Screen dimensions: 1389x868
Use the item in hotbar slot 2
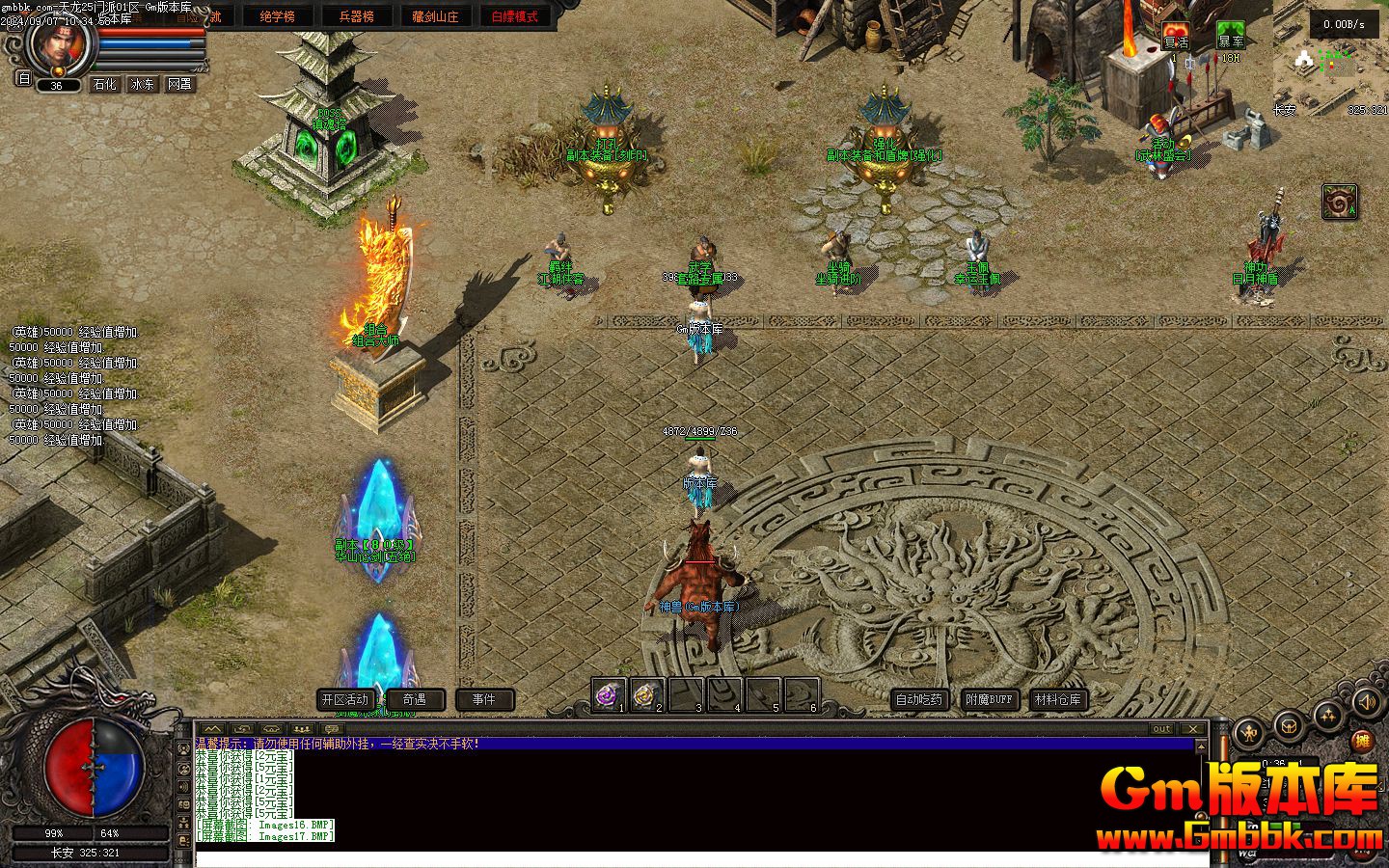click(x=647, y=694)
